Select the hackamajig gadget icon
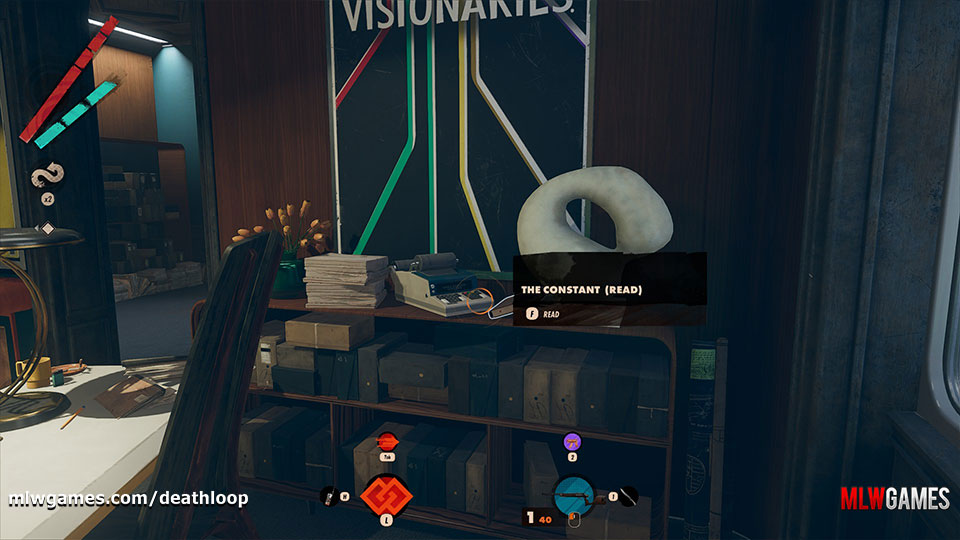 (328, 494)
